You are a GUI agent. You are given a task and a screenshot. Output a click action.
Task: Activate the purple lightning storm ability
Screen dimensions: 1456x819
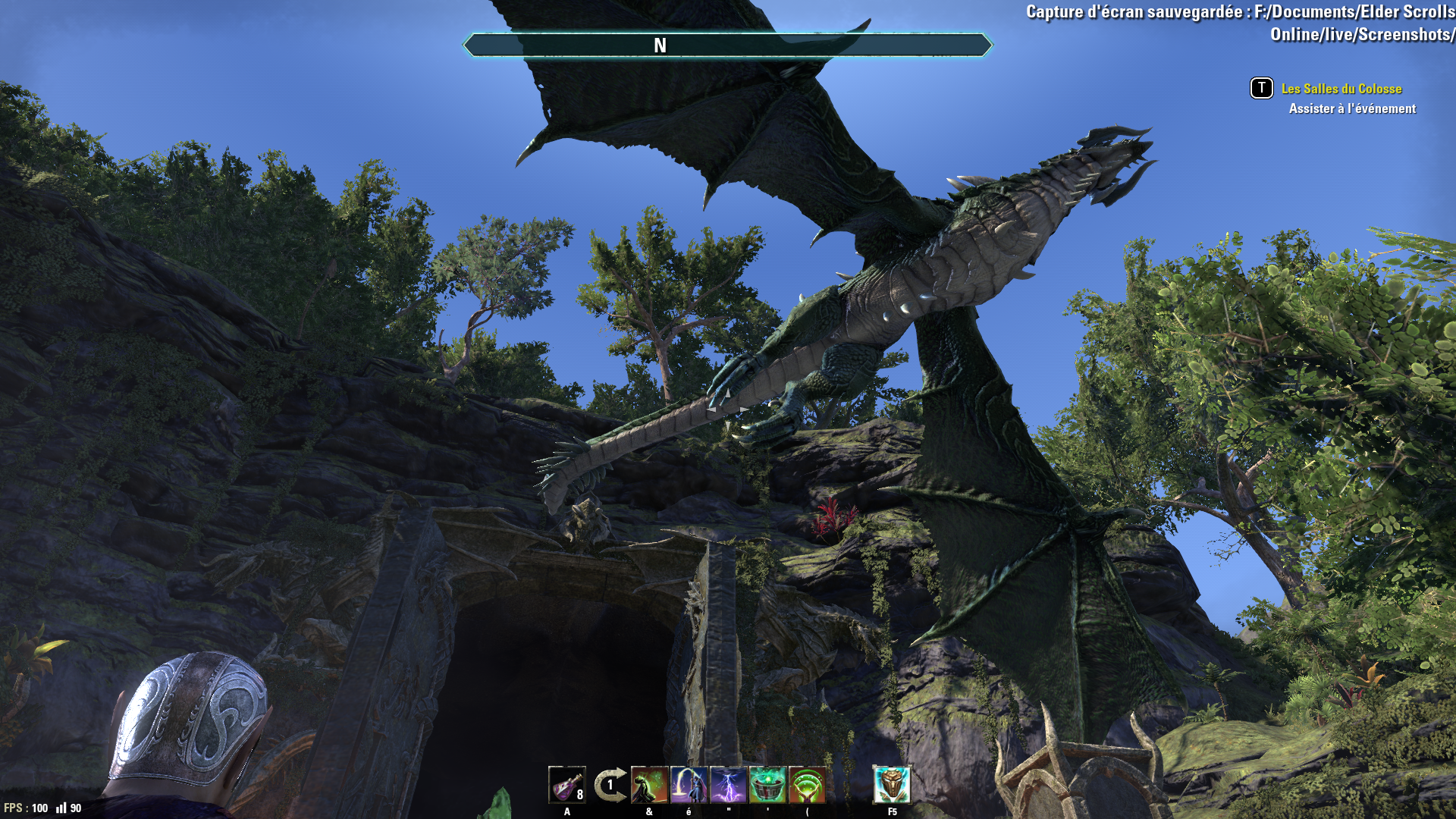pyautogui.click(x=728, y=784)
